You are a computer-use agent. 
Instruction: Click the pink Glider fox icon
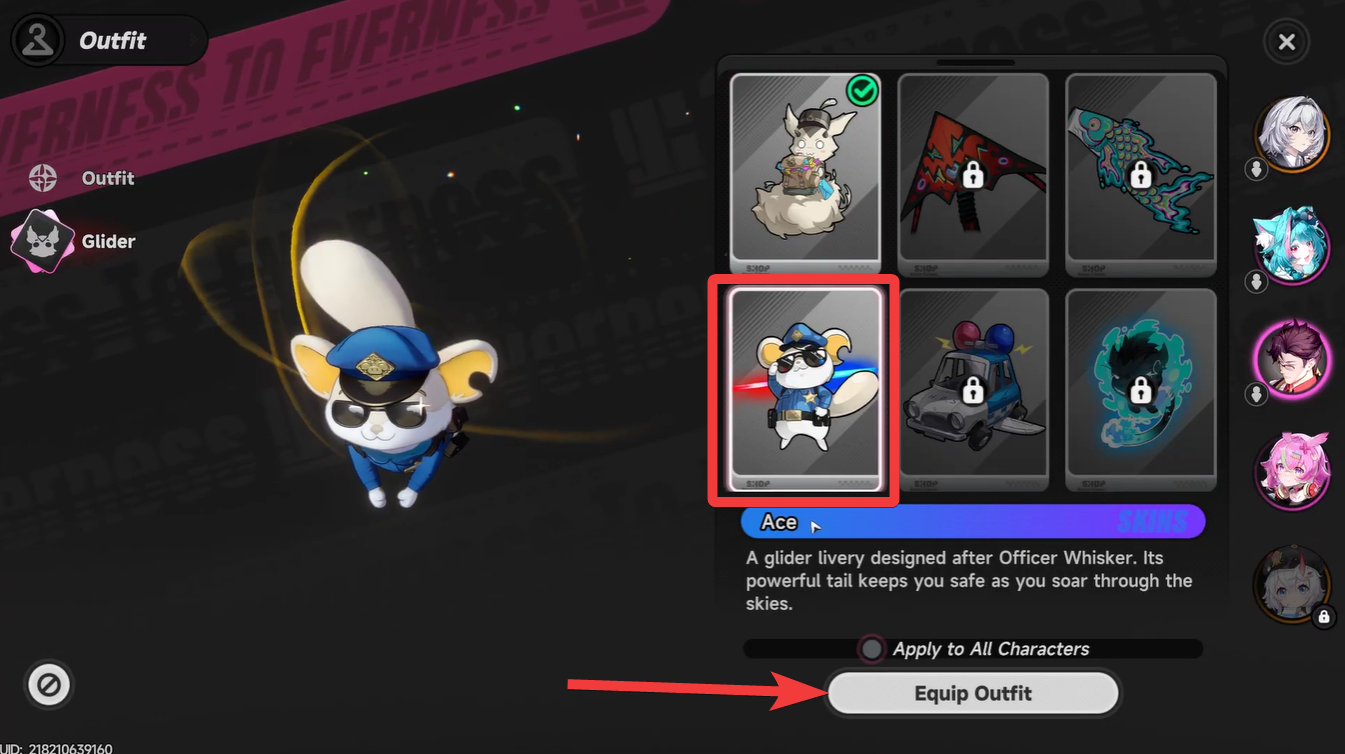click(x=44, y=240)
